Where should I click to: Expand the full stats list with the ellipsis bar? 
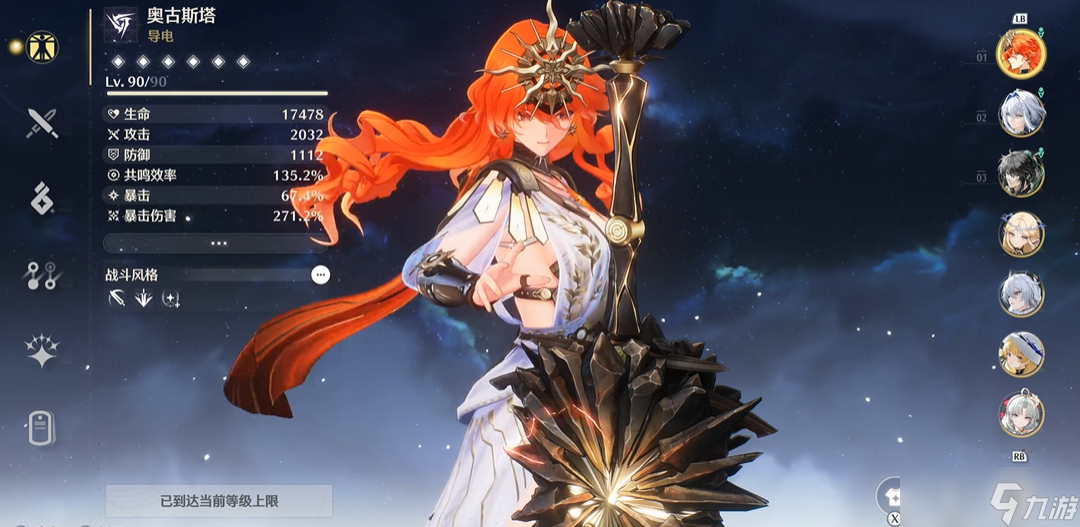(219, 243)
